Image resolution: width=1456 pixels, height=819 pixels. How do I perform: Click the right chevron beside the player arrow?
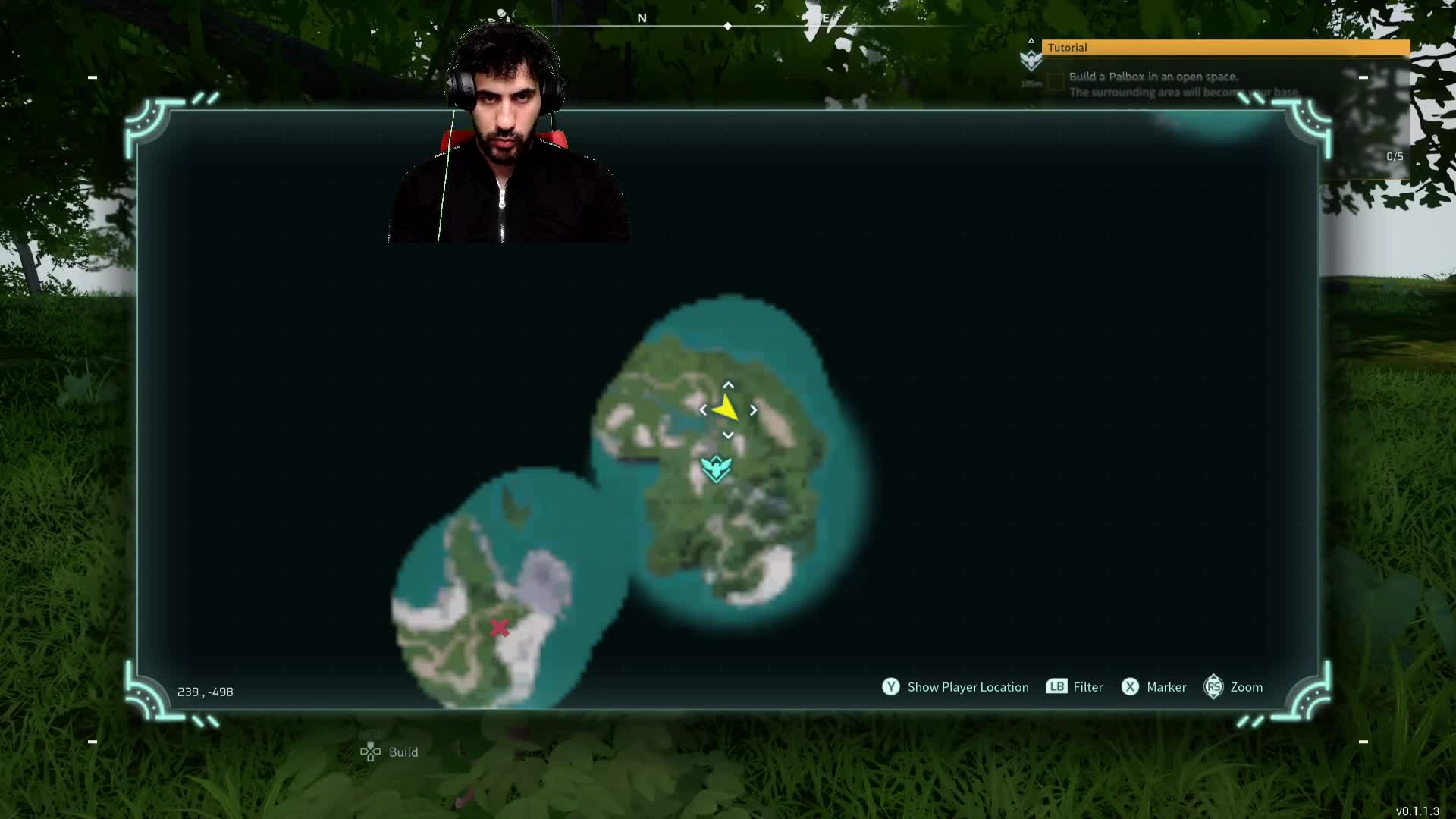pos(753,409)
